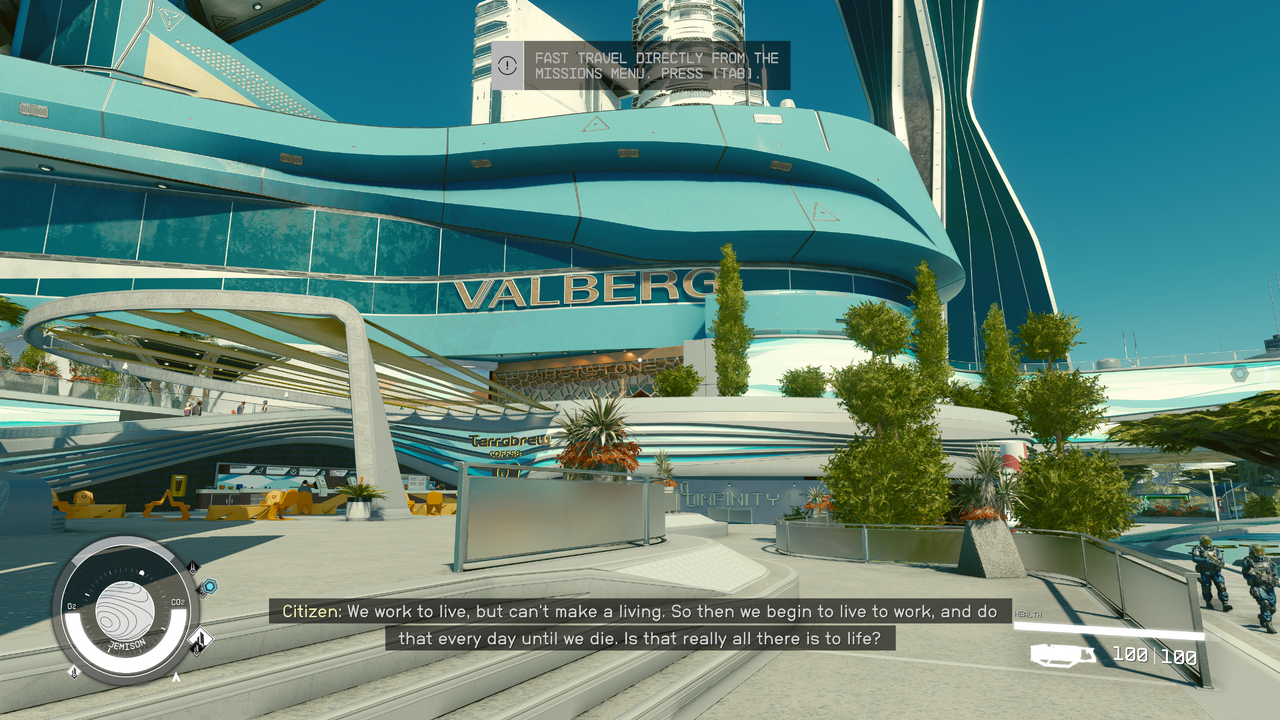Select the cyan hexagonal mission marker on the compass
Viewport: 1280px width, 720px height.
(209, 586)
